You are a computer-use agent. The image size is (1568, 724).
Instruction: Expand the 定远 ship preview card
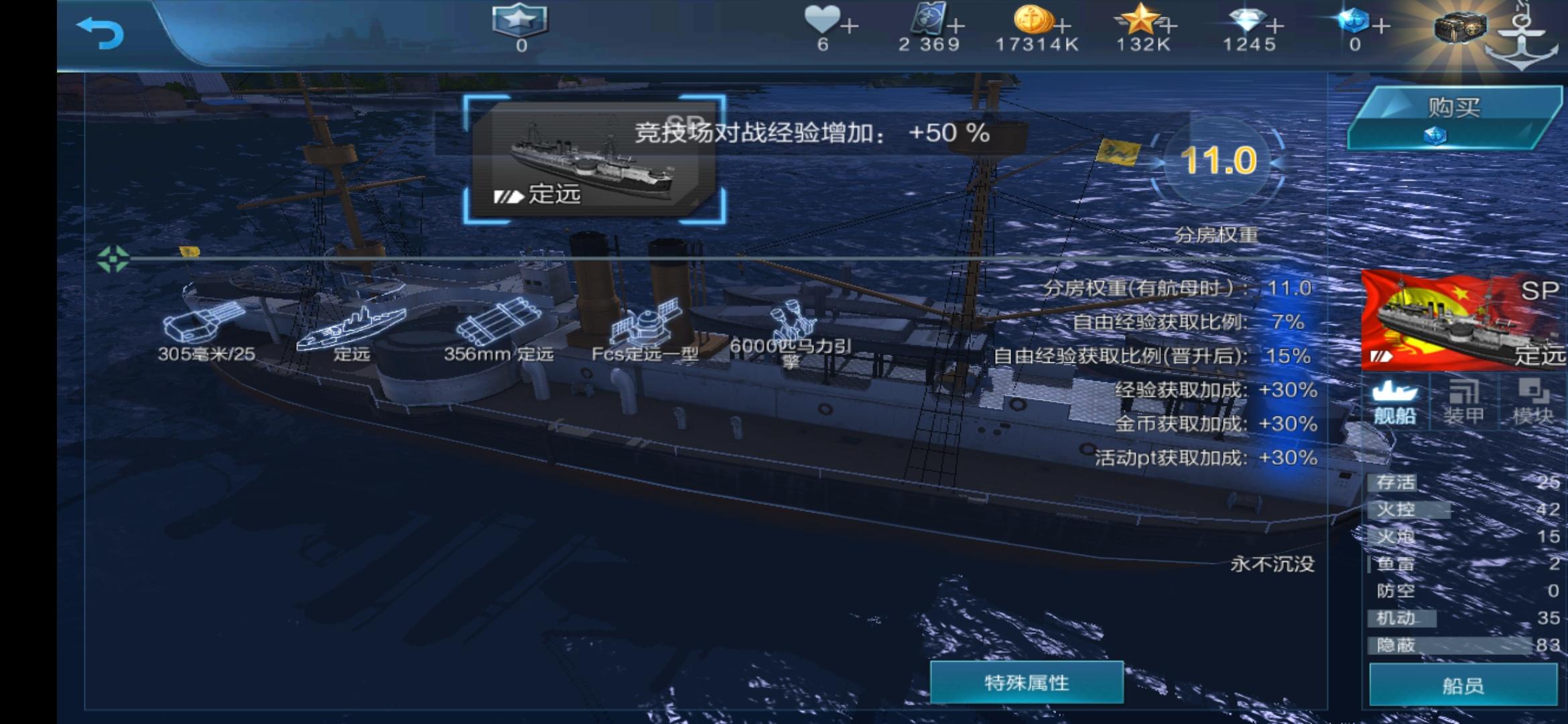click(x=596, y=161)
